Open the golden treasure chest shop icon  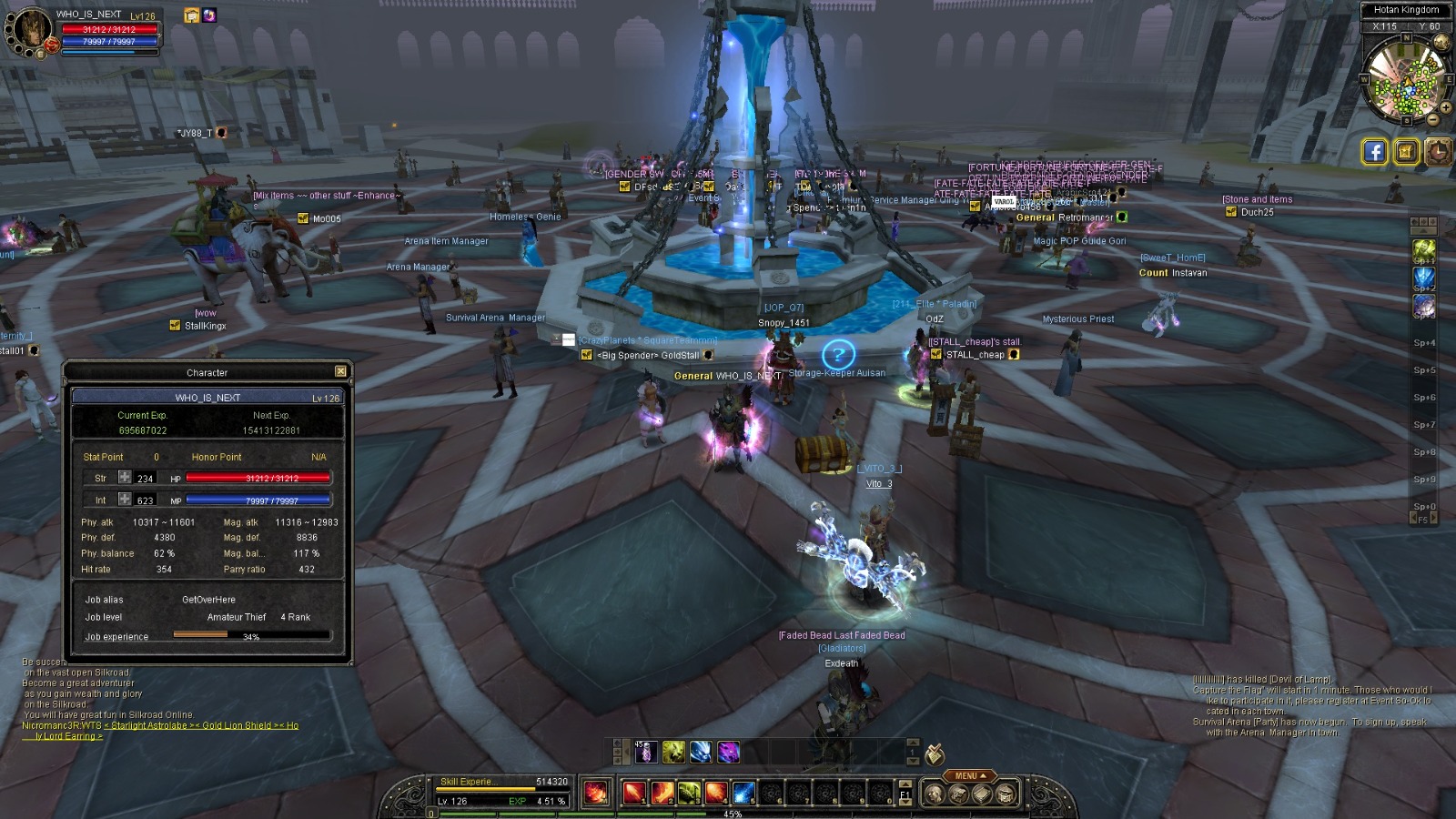1406,151
